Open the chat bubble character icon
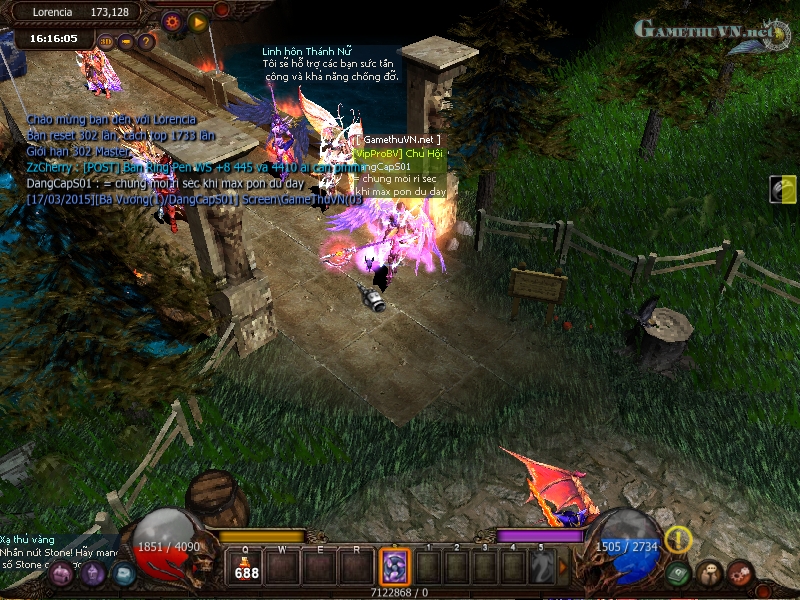Screen dimensions: 800x600 tap(709, 574)
